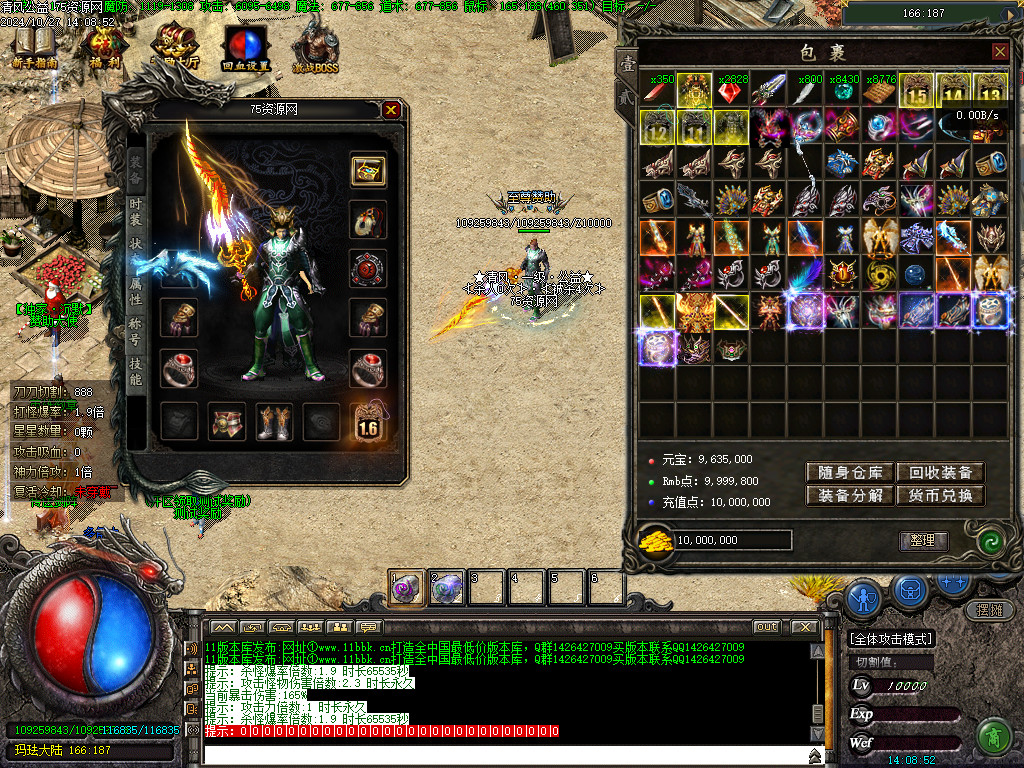The height and width of the screenshot is (768, 1024).
Task: Open the 新手指南 beginner guide book
Action: click(35, 46)
